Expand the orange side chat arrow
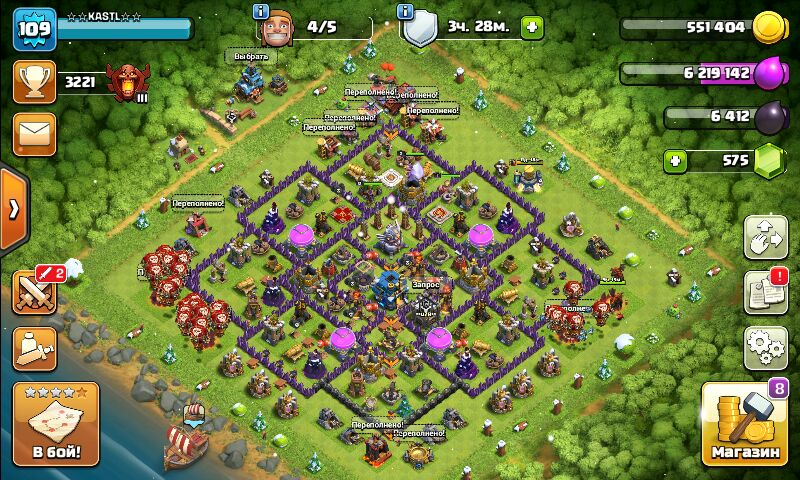Image resolution: width=800 pixels, height=480 pixels. [13, 209]
